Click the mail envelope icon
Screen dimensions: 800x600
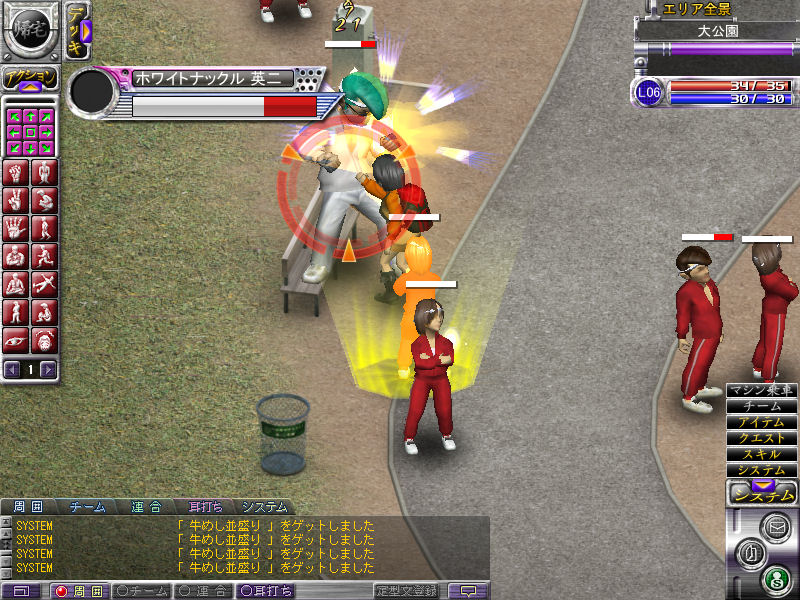coord(773,524)
